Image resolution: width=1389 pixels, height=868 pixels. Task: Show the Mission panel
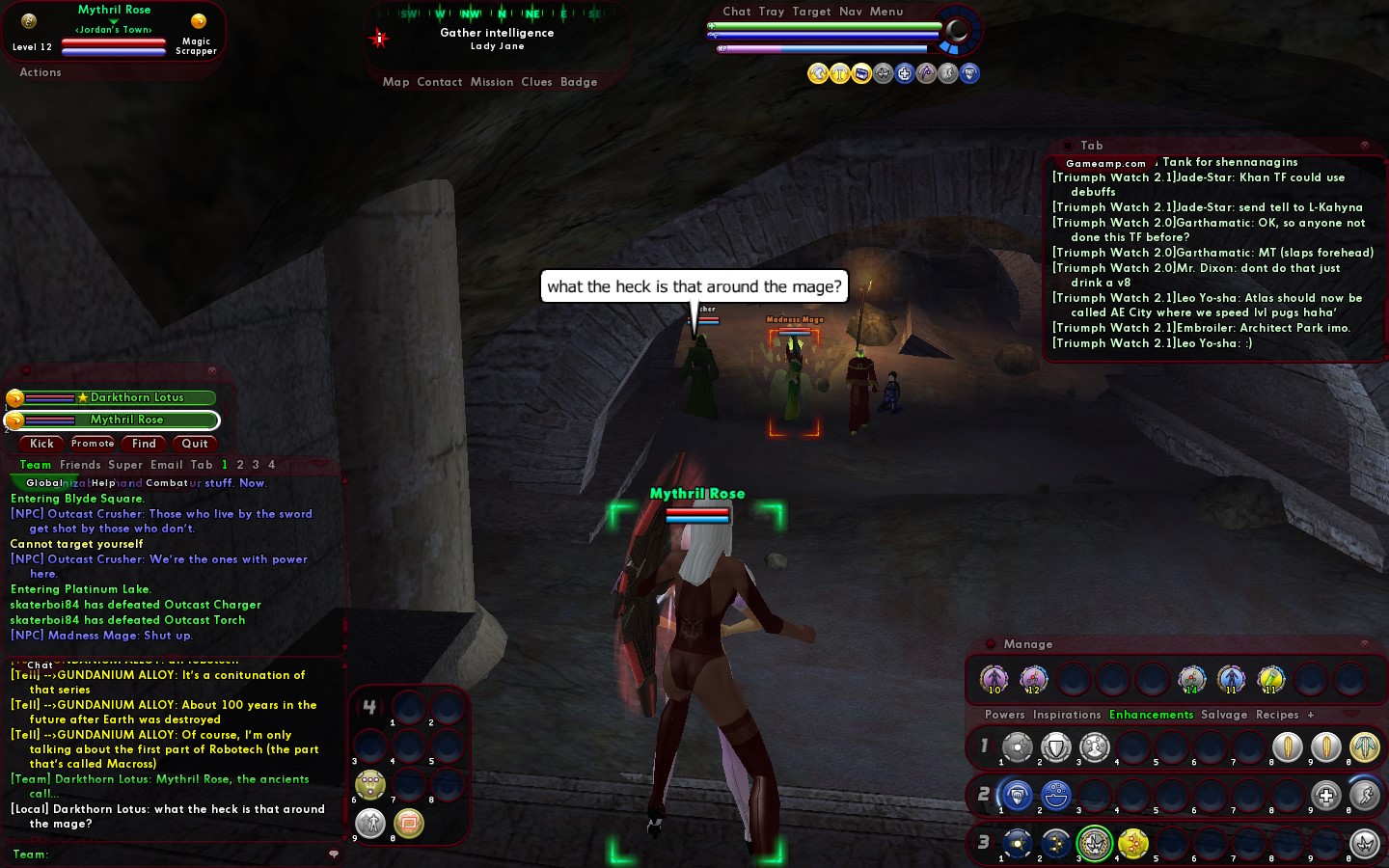(x=492, y=82)
